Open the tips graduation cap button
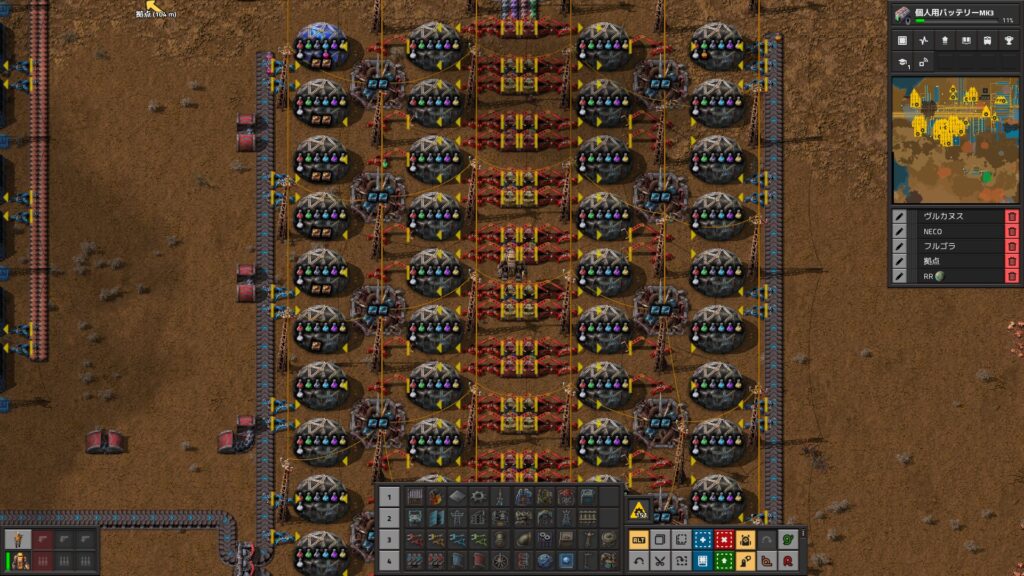1024x576 pixels. coord(902,62)
